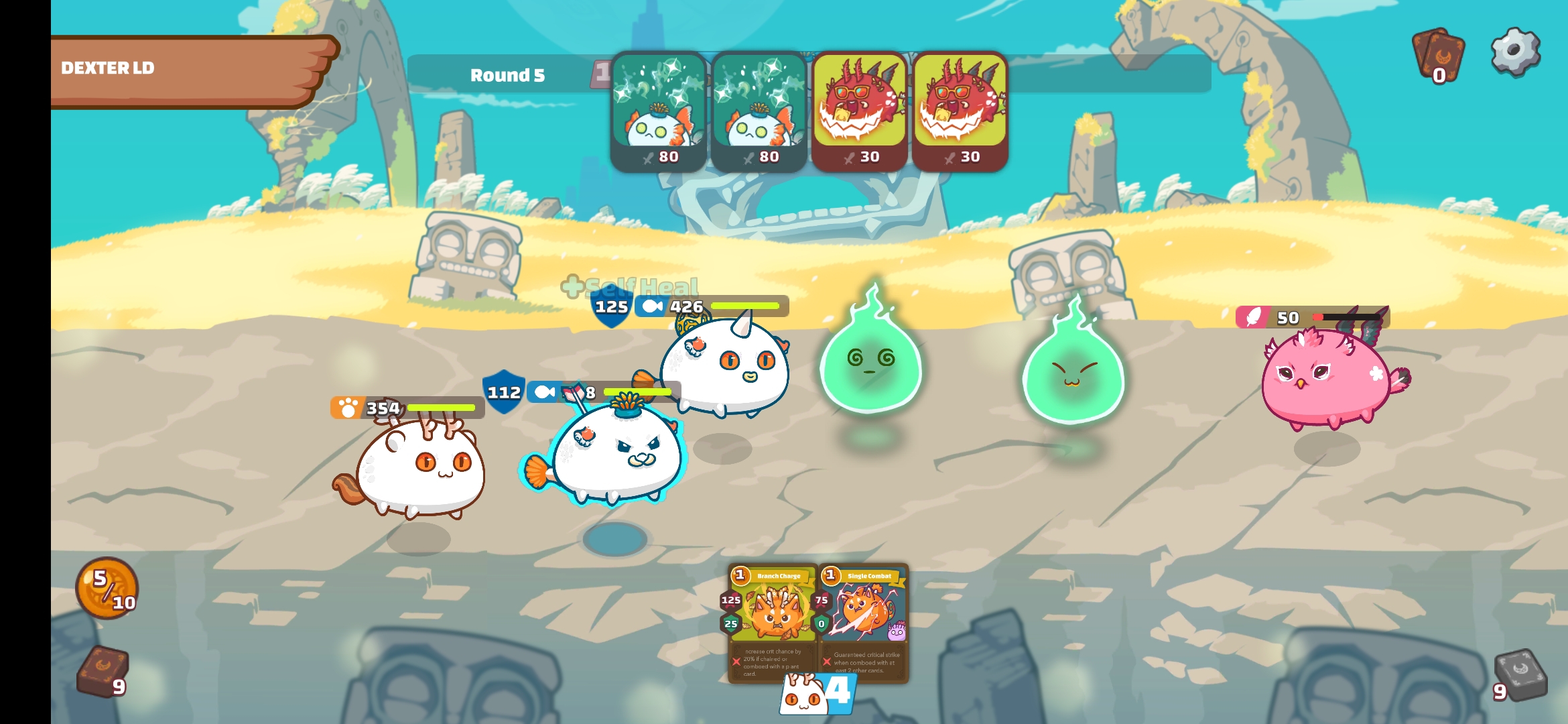Select the Branch Charge card
This screenshot has height=724, width=1568.
coord(773,621)
